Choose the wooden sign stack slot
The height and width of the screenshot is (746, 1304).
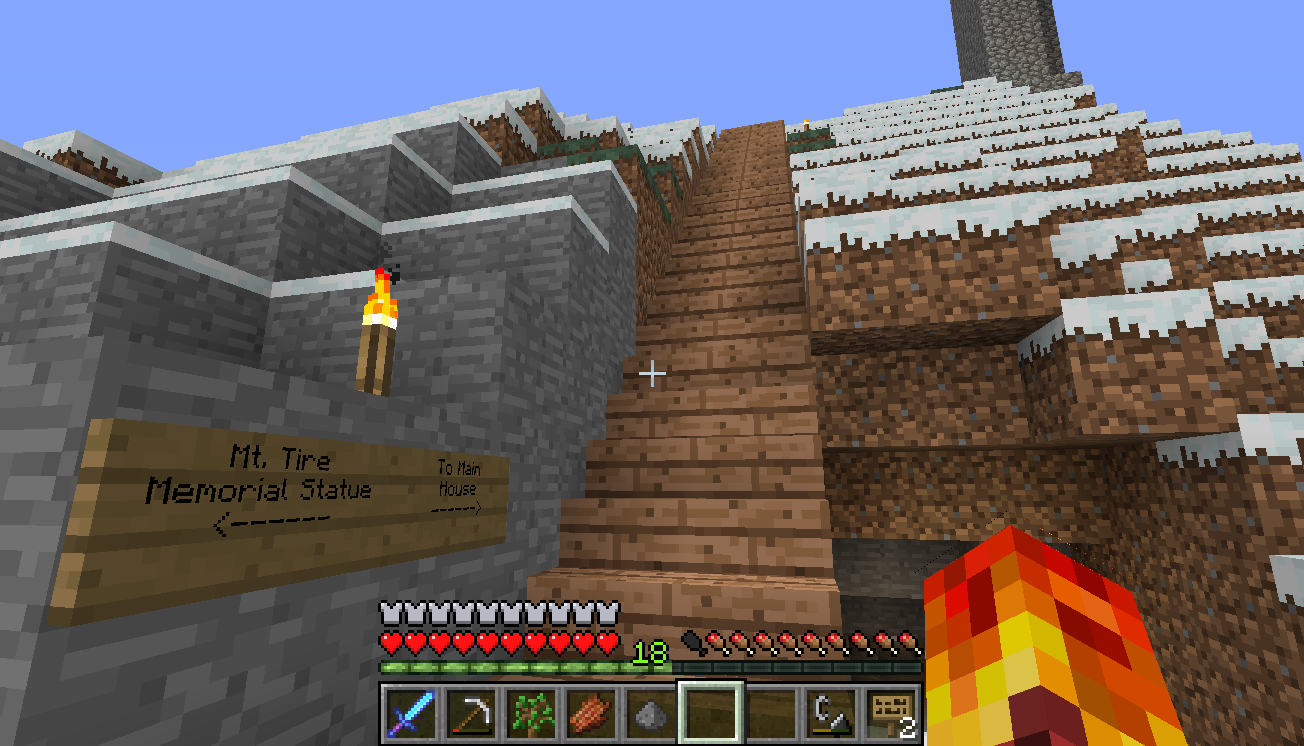click(891, 714)
